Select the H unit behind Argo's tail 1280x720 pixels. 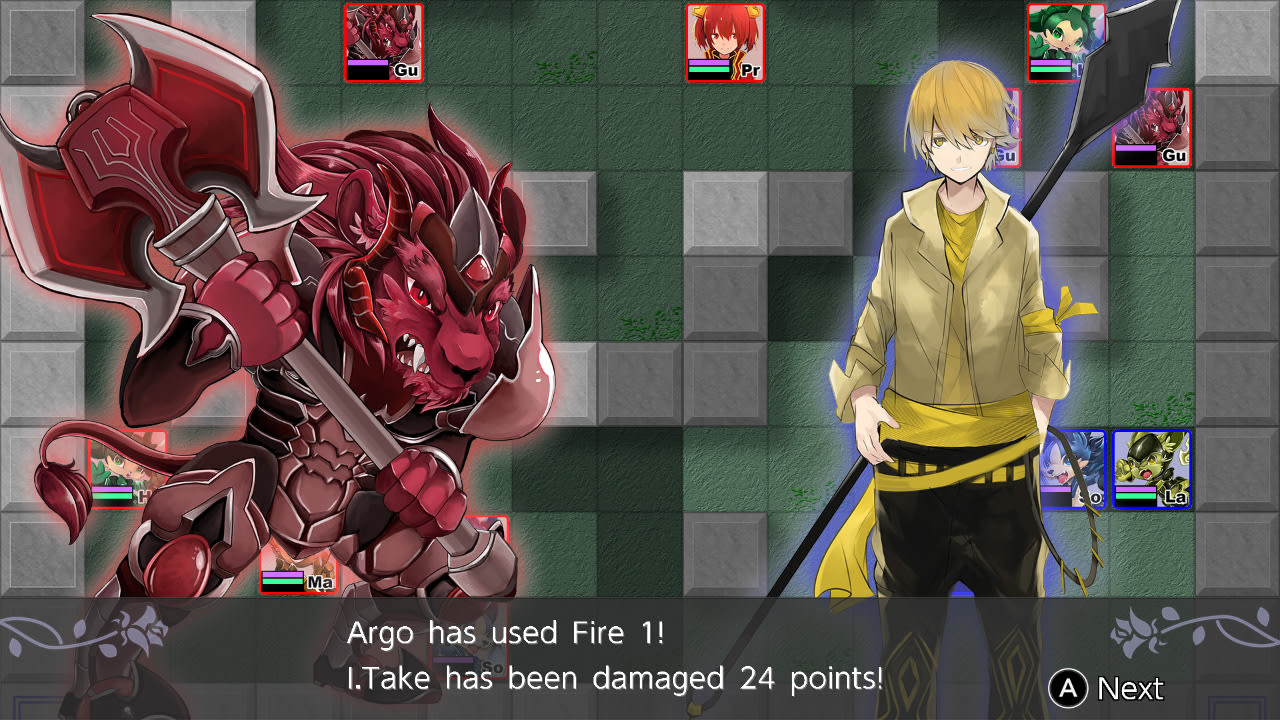click(125, 470)
